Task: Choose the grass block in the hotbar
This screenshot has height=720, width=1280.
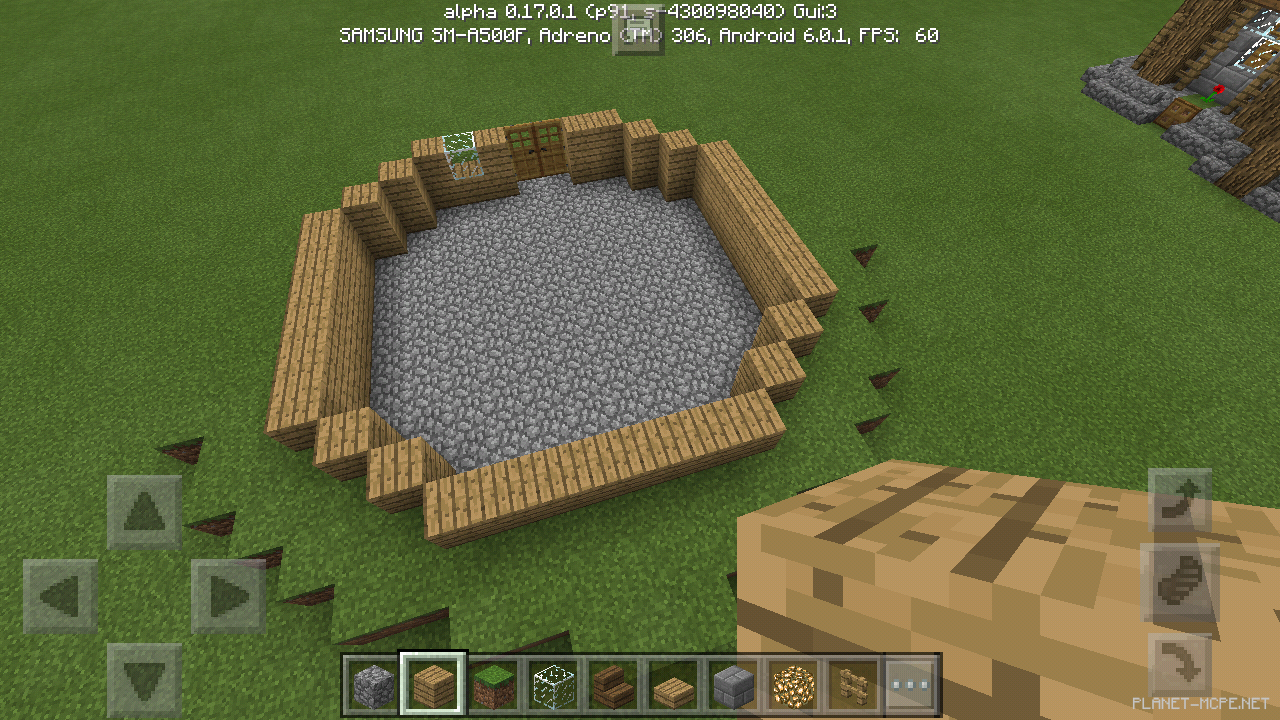Action: tap(492, 685)
